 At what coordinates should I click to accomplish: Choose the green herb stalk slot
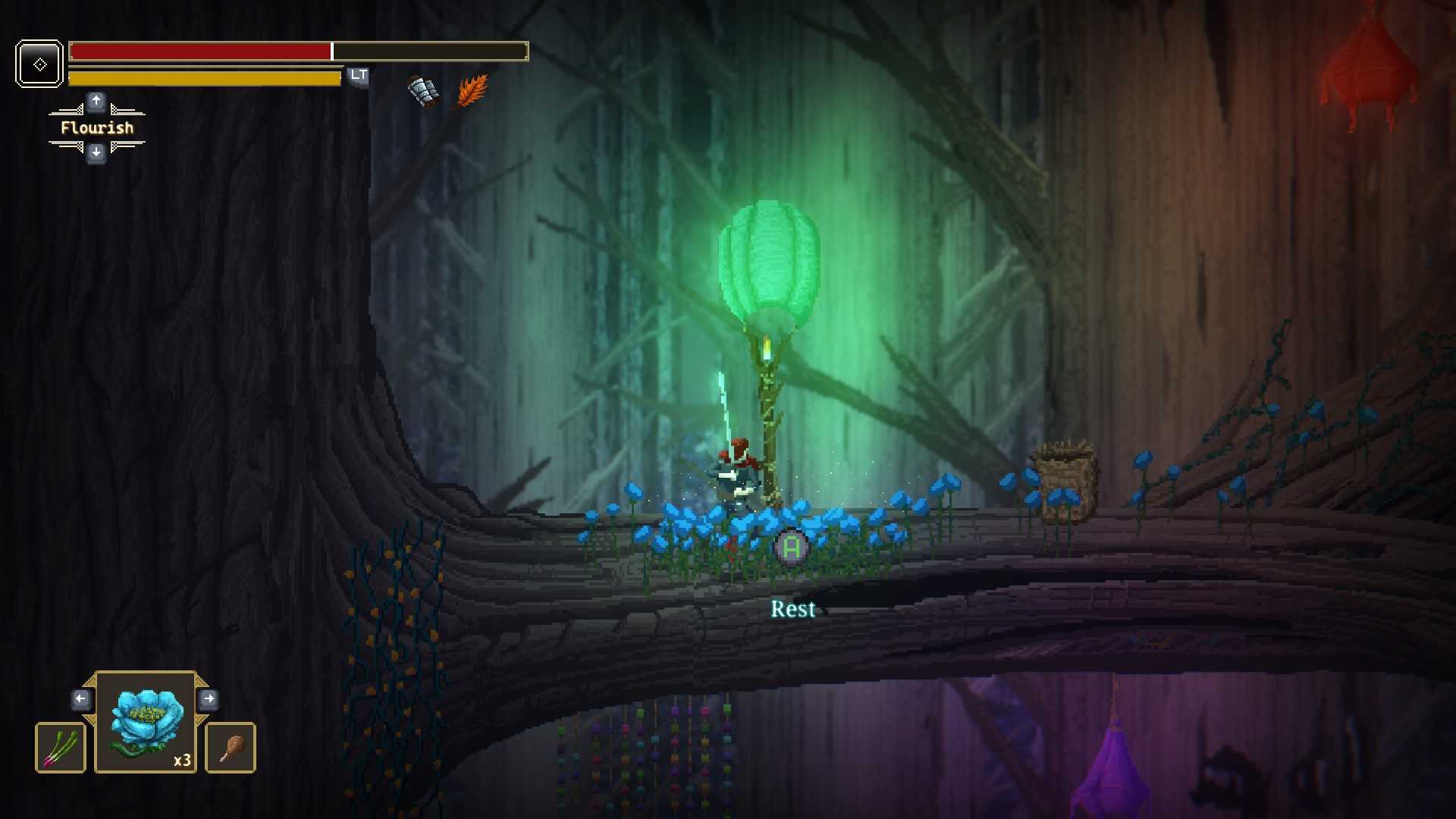tap(61, 748)
